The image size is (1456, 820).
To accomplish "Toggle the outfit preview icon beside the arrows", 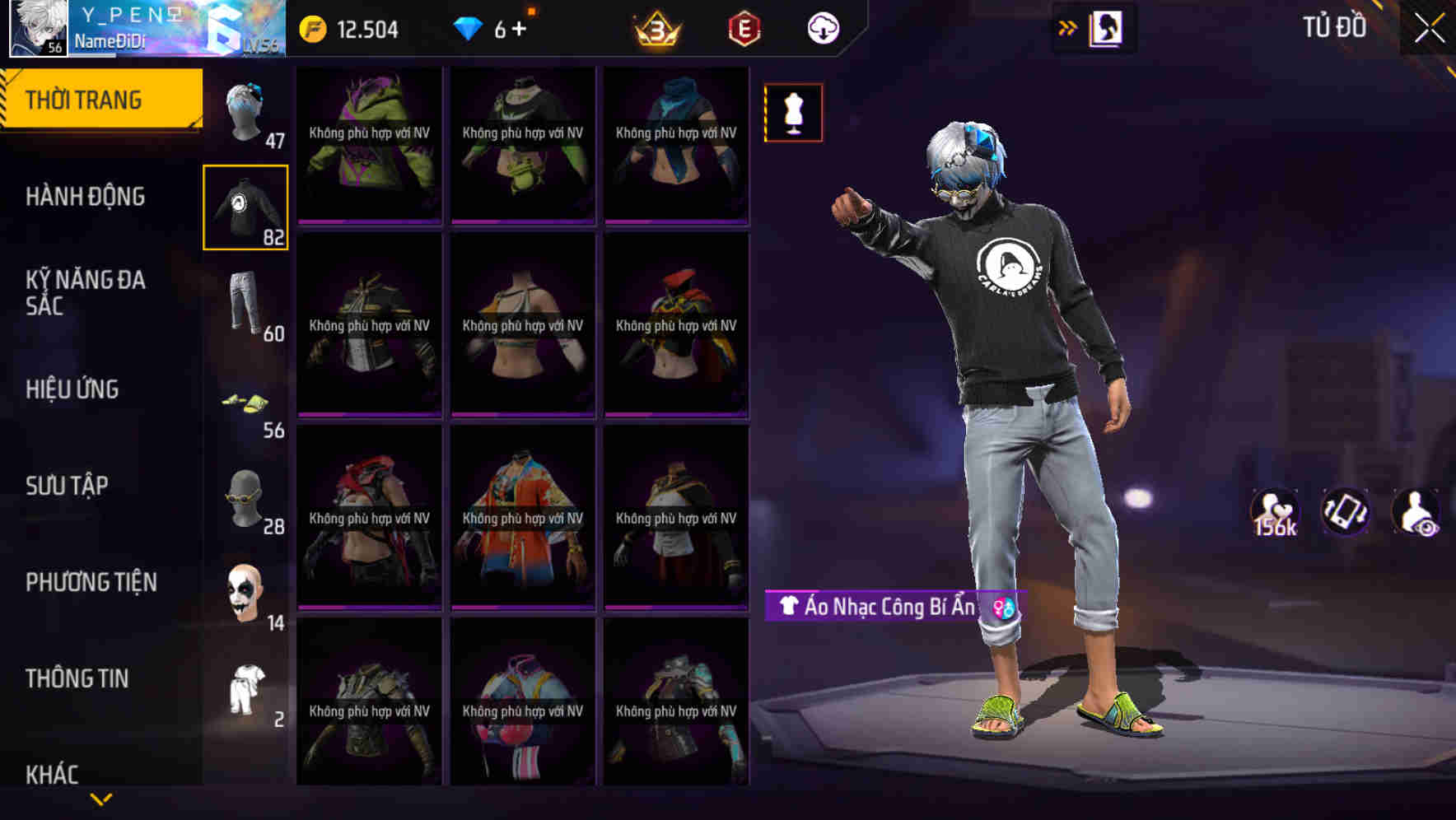I will (x=1104, y=26).
